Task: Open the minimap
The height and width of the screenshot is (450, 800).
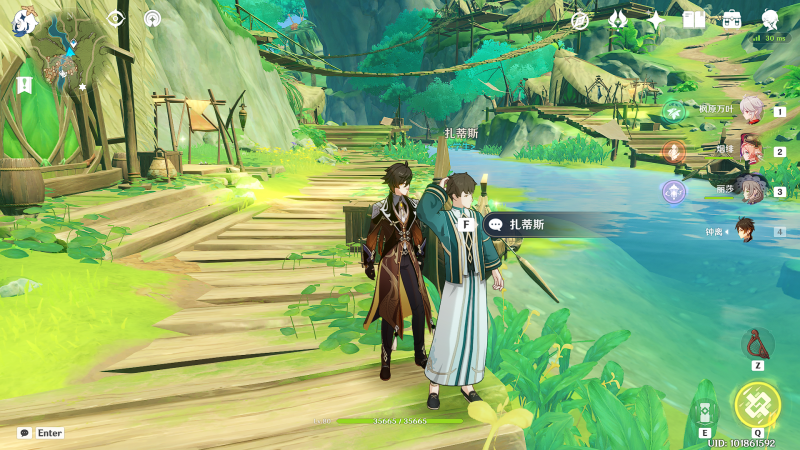Action: (72, 55)
